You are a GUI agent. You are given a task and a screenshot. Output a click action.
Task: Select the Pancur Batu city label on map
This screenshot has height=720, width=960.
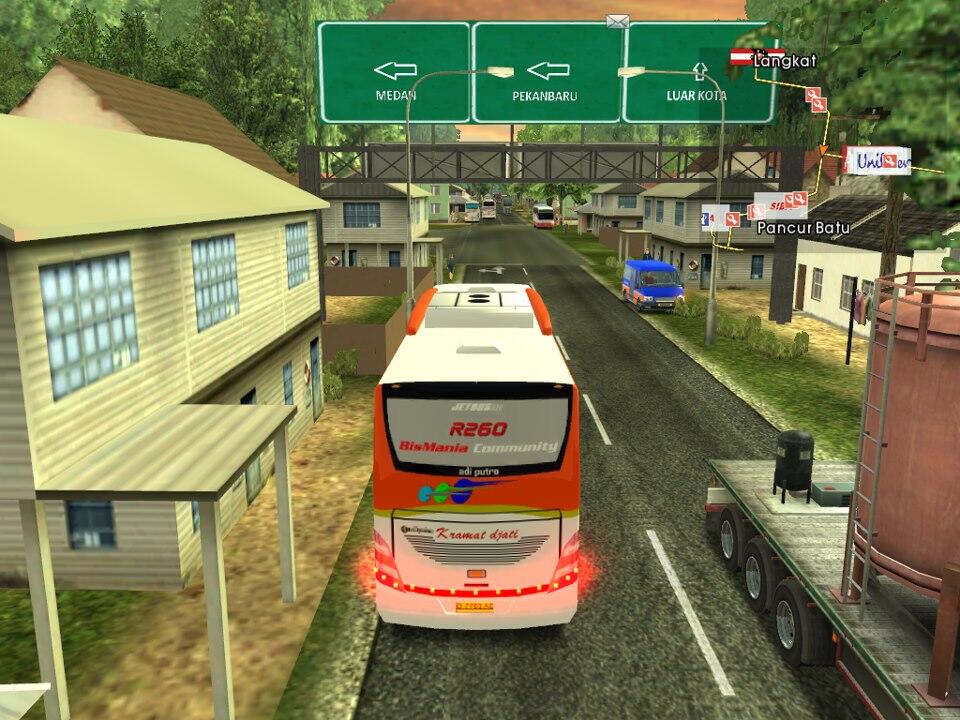click(803, 228)
